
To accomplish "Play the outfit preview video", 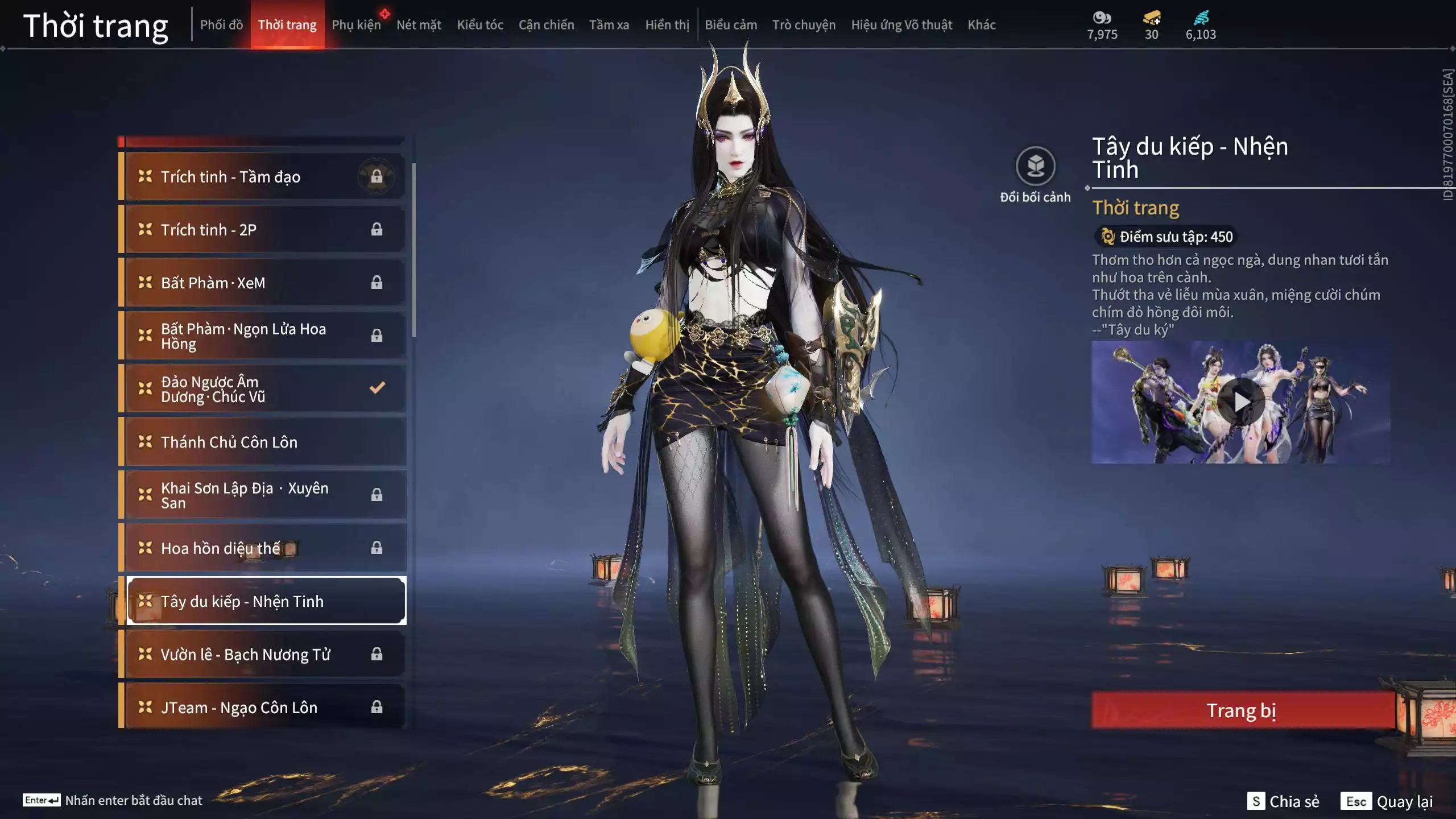I will 1241,402.
